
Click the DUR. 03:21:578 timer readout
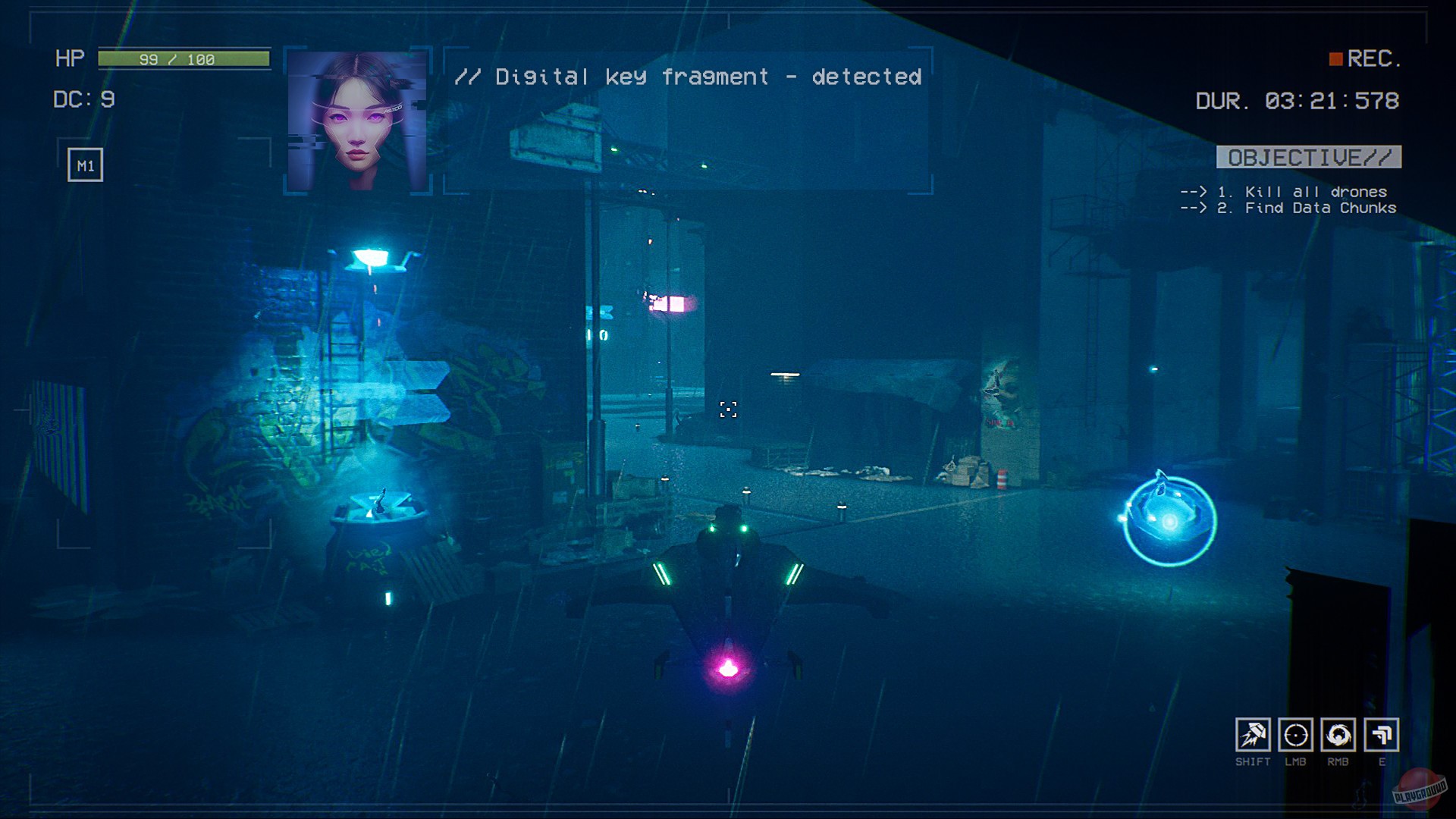coord(1299,99)
